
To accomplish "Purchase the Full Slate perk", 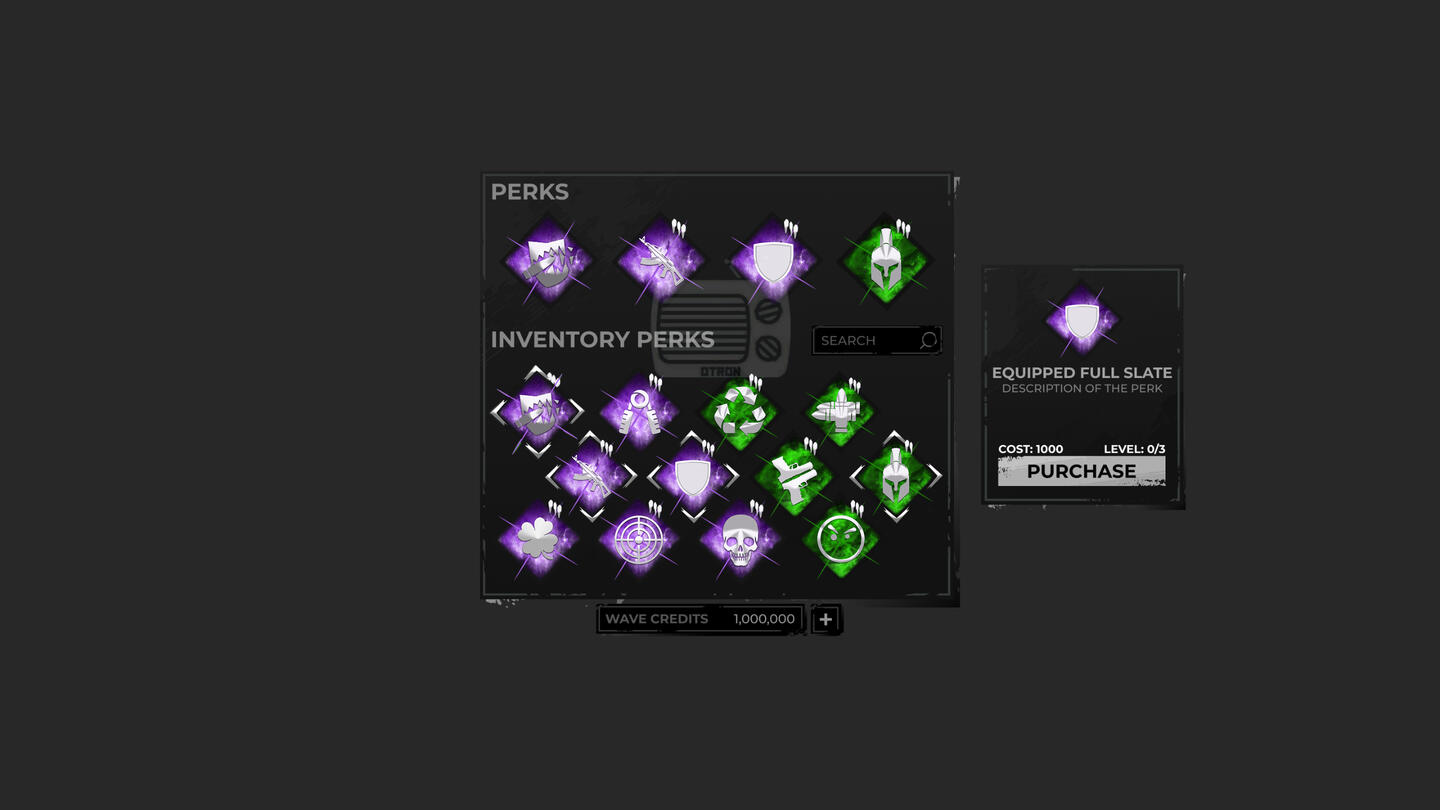I will coord(1081,471).
